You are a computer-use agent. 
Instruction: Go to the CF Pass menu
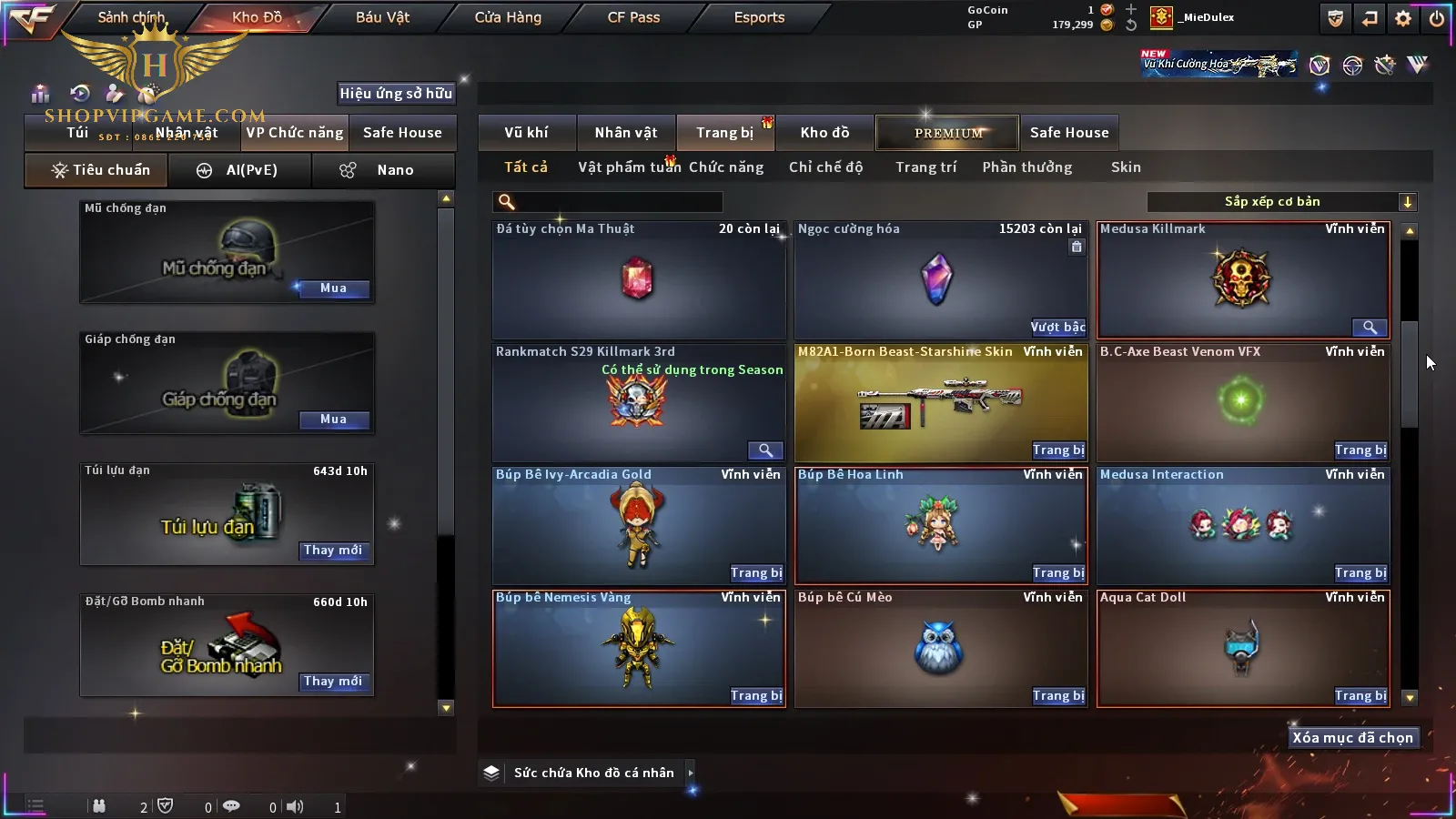click(633, 17)
